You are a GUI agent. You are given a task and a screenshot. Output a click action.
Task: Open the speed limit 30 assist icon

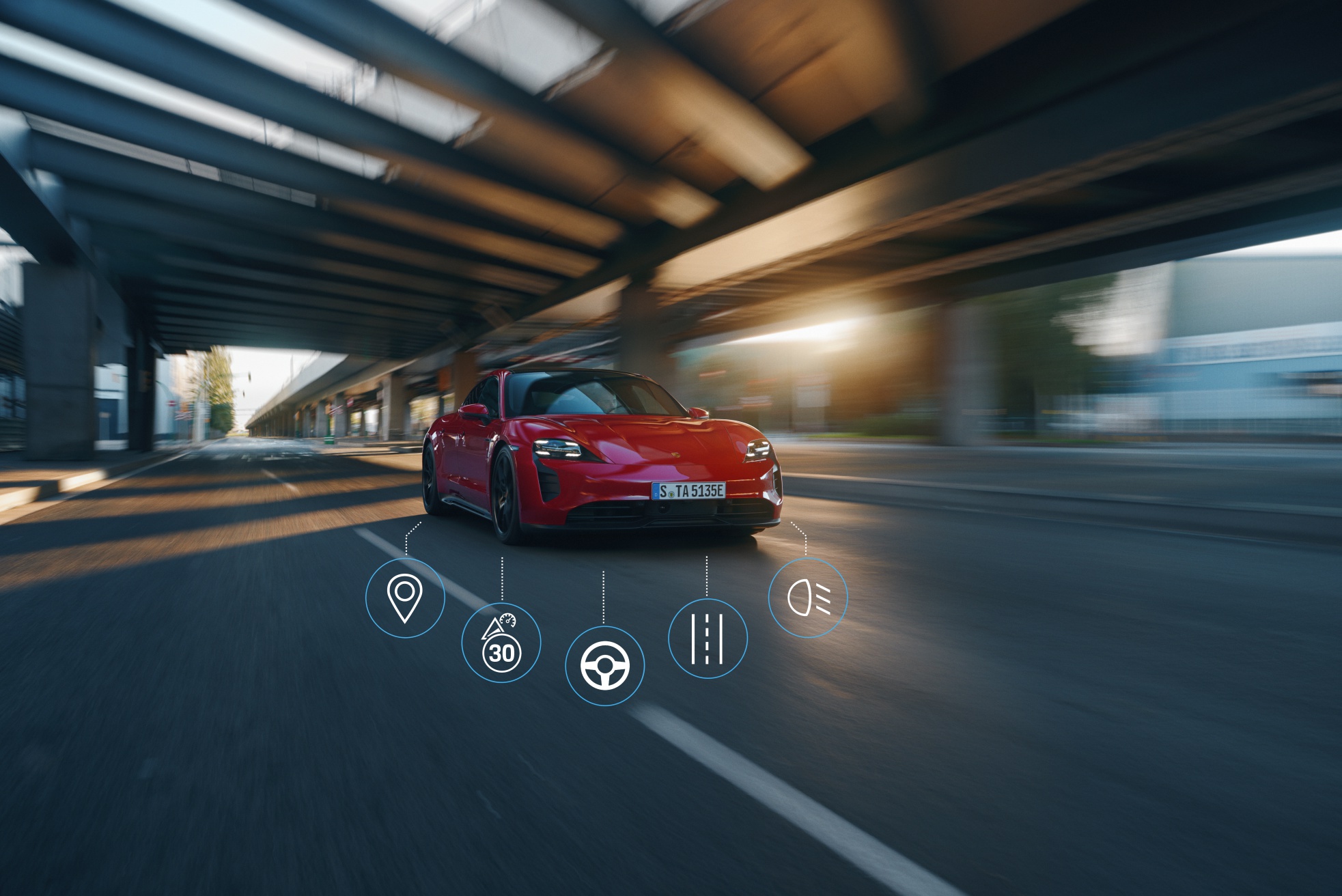pos(501,643)
